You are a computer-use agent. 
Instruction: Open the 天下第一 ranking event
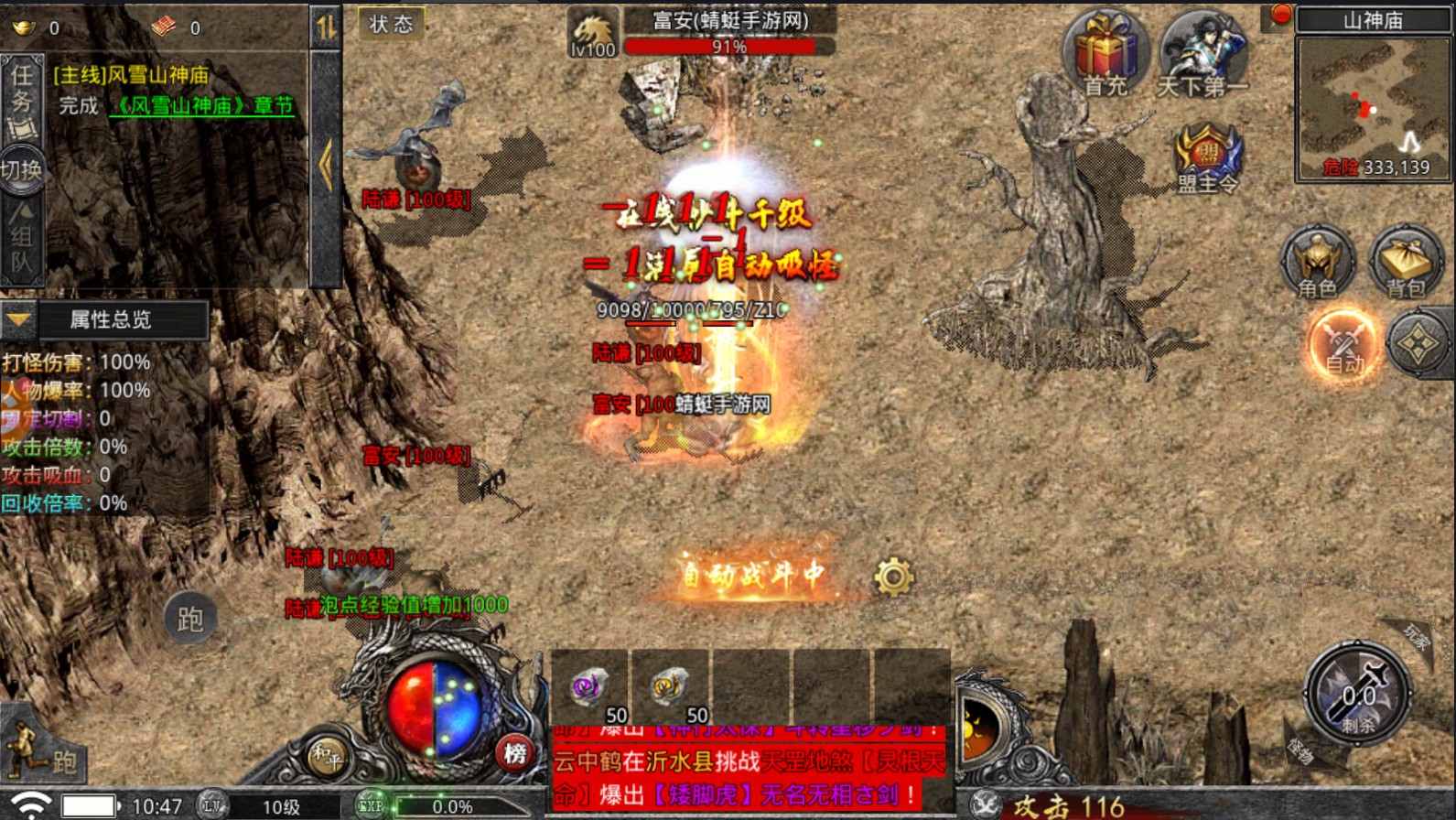[1202, 54]
